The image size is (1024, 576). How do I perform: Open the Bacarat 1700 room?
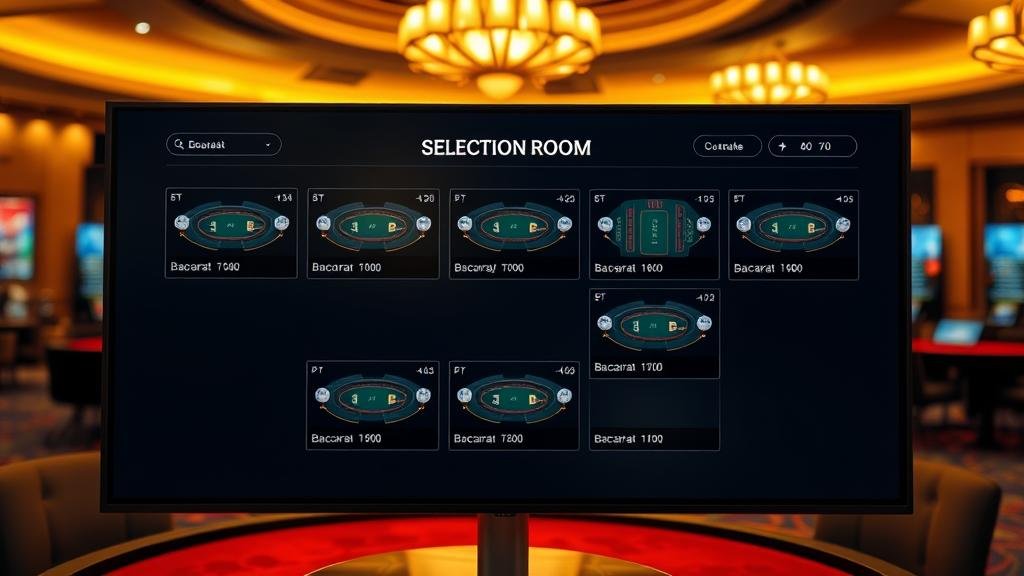tap(654, 333)
